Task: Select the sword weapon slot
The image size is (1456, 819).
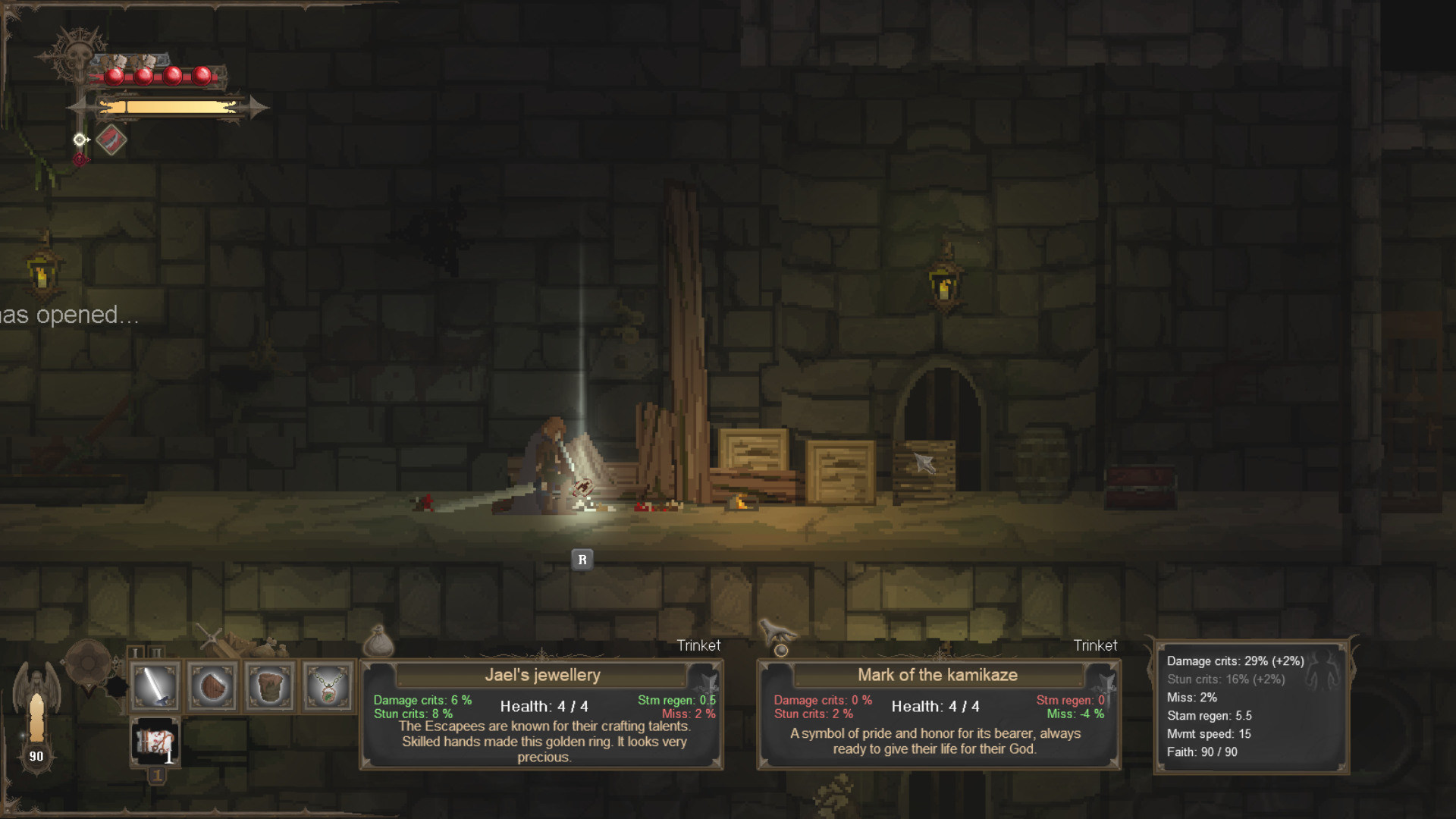Action: pyautogui.click(x=155, y=686)
